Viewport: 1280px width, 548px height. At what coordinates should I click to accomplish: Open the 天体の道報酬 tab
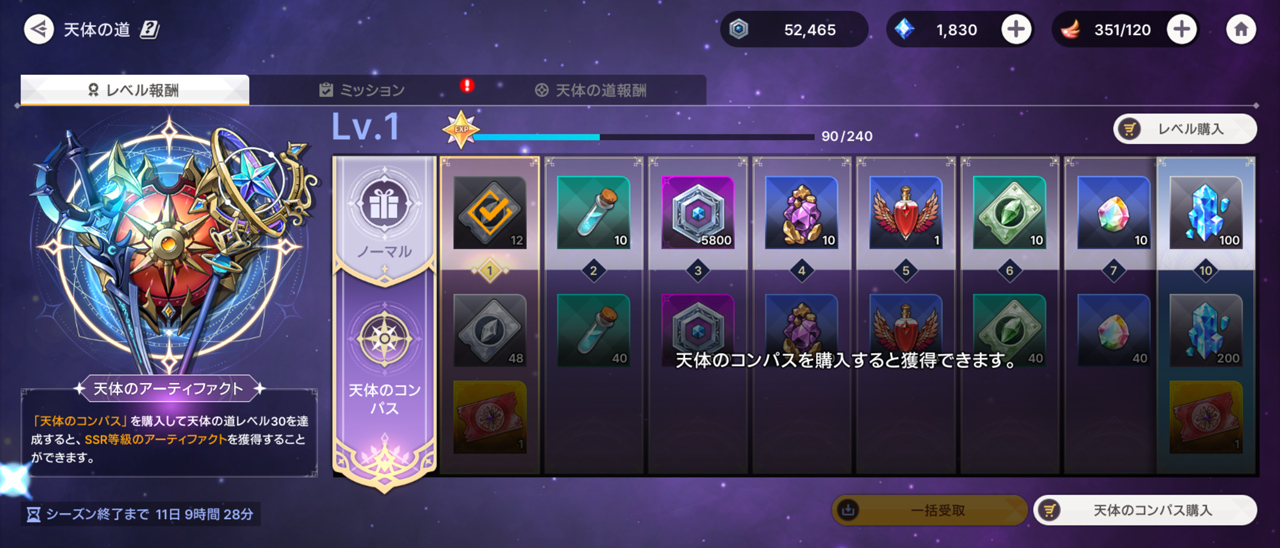click(590, 90)
